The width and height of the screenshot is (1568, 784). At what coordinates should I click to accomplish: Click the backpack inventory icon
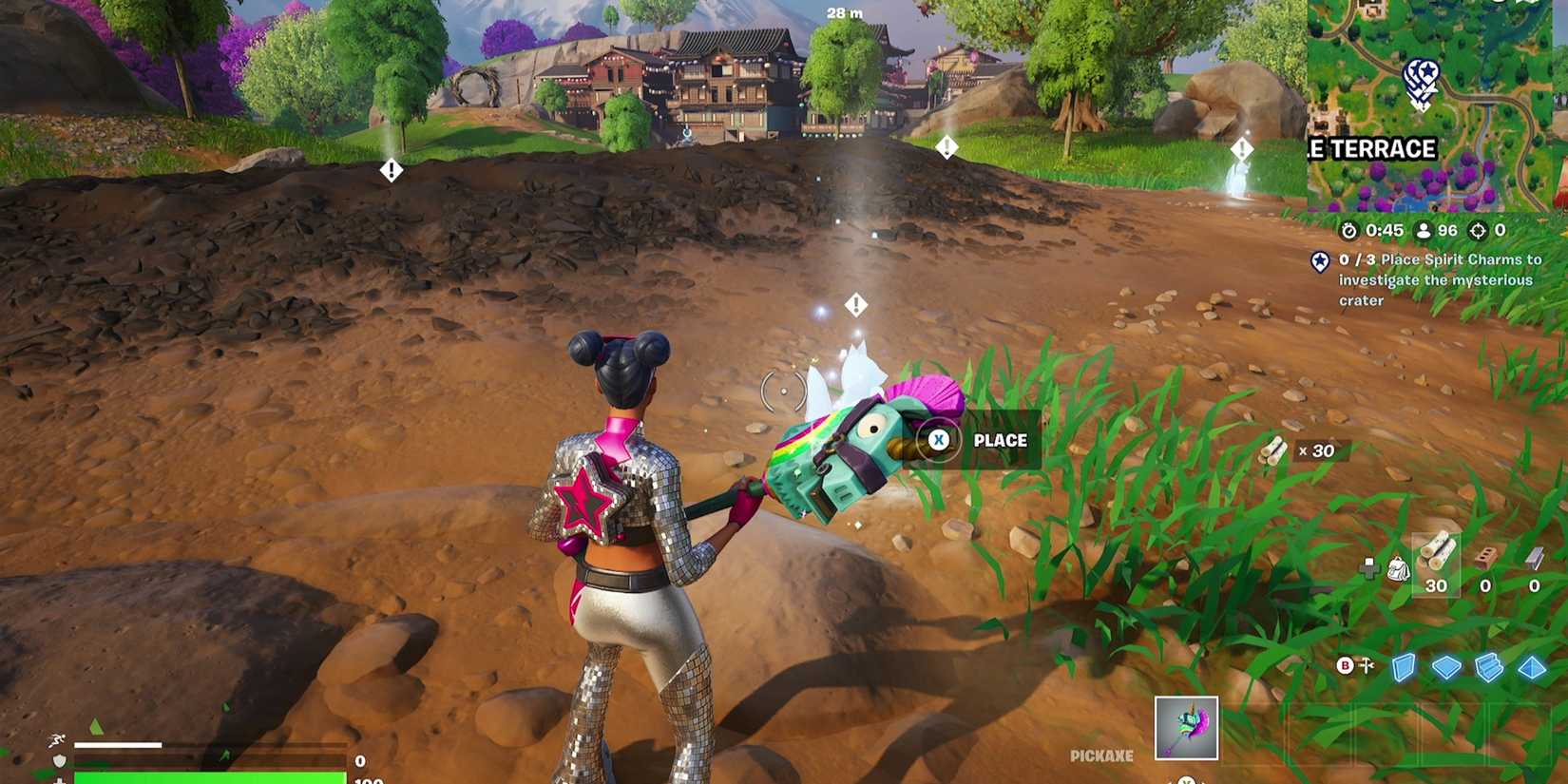(x=1398, y=569)
